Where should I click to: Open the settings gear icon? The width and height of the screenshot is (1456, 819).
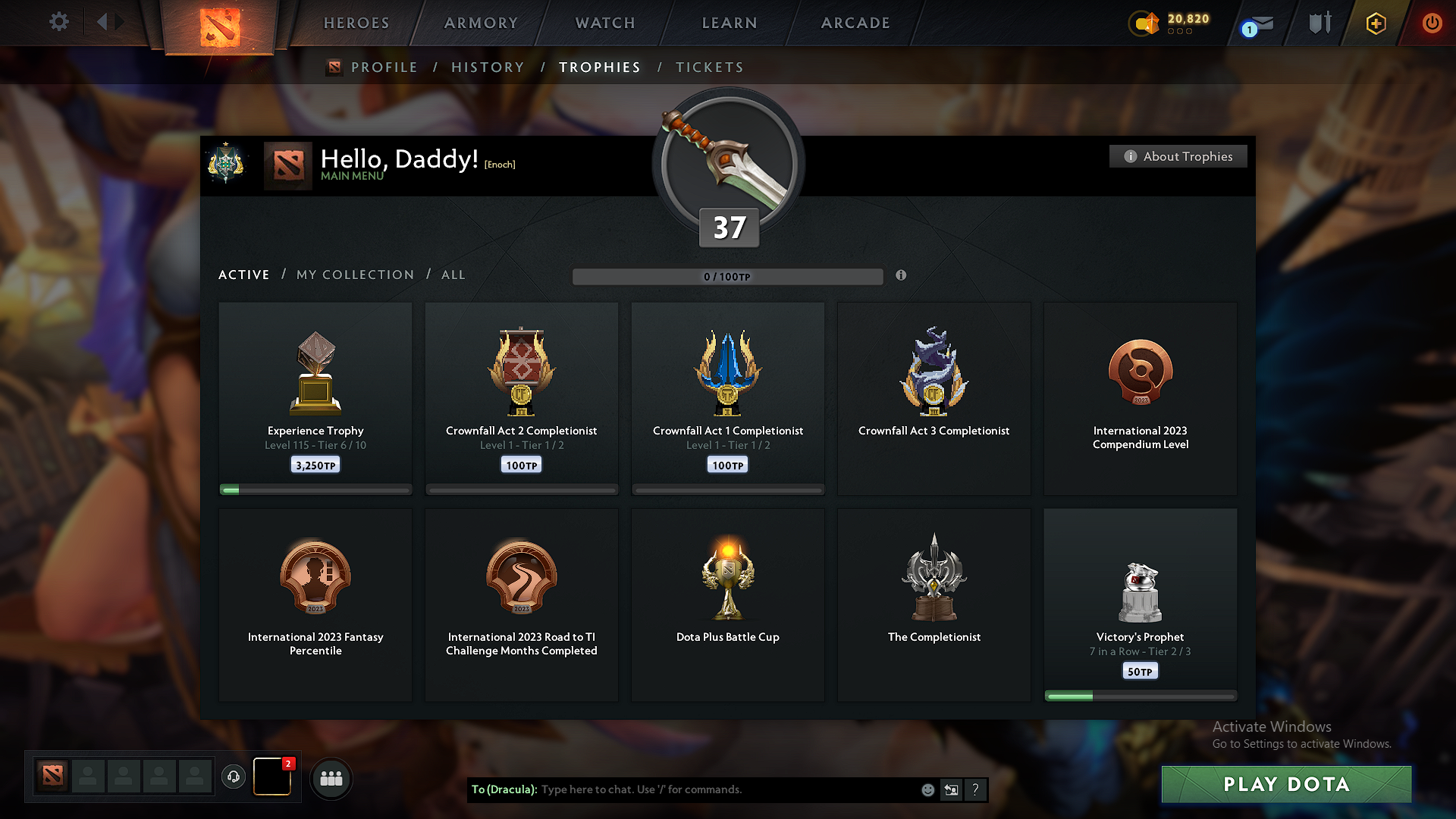coord(59,22)
